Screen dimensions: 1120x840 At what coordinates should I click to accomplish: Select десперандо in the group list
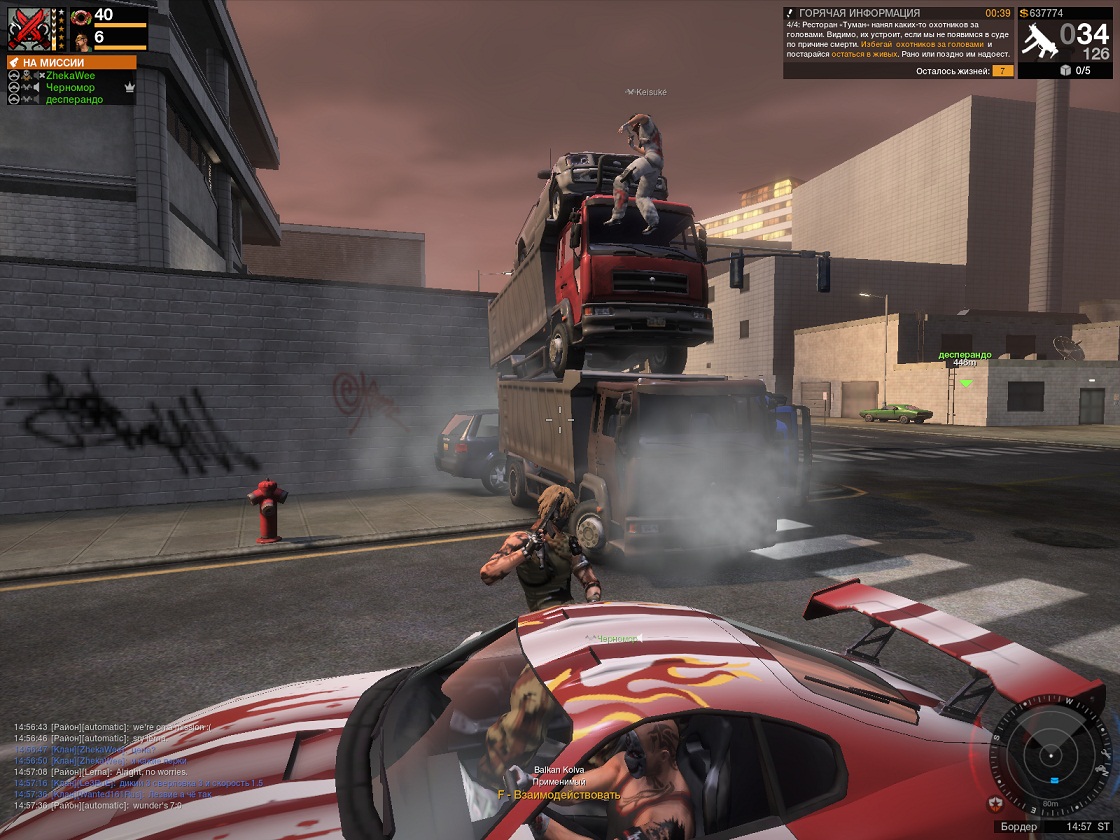(74, 100)
